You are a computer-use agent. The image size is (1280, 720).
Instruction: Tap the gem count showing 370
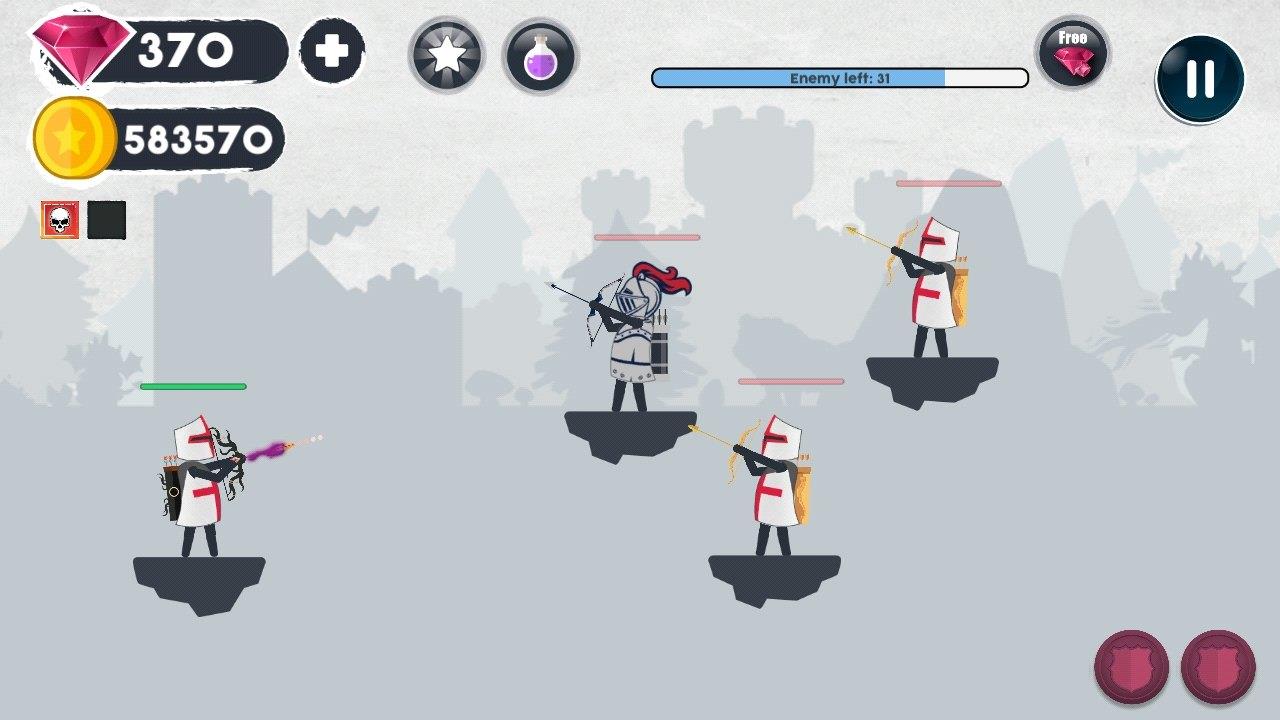coord(180,44)
